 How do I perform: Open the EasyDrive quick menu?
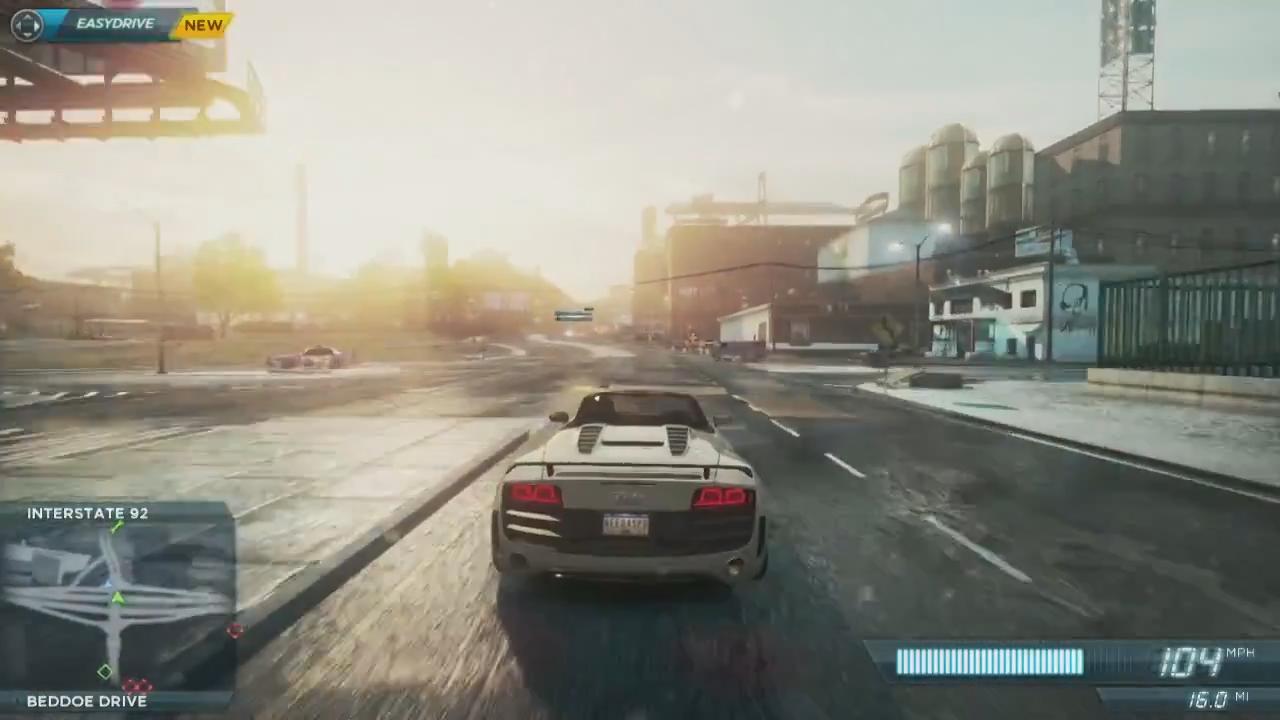coord(114,23)
